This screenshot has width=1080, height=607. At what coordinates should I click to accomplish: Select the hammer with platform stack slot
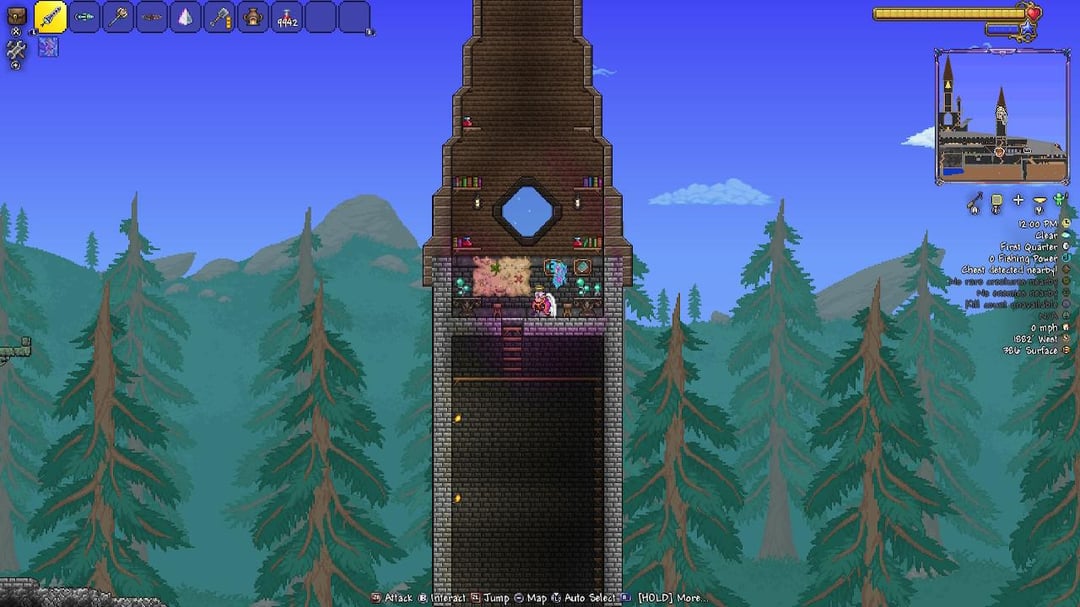tap(220, 17)
